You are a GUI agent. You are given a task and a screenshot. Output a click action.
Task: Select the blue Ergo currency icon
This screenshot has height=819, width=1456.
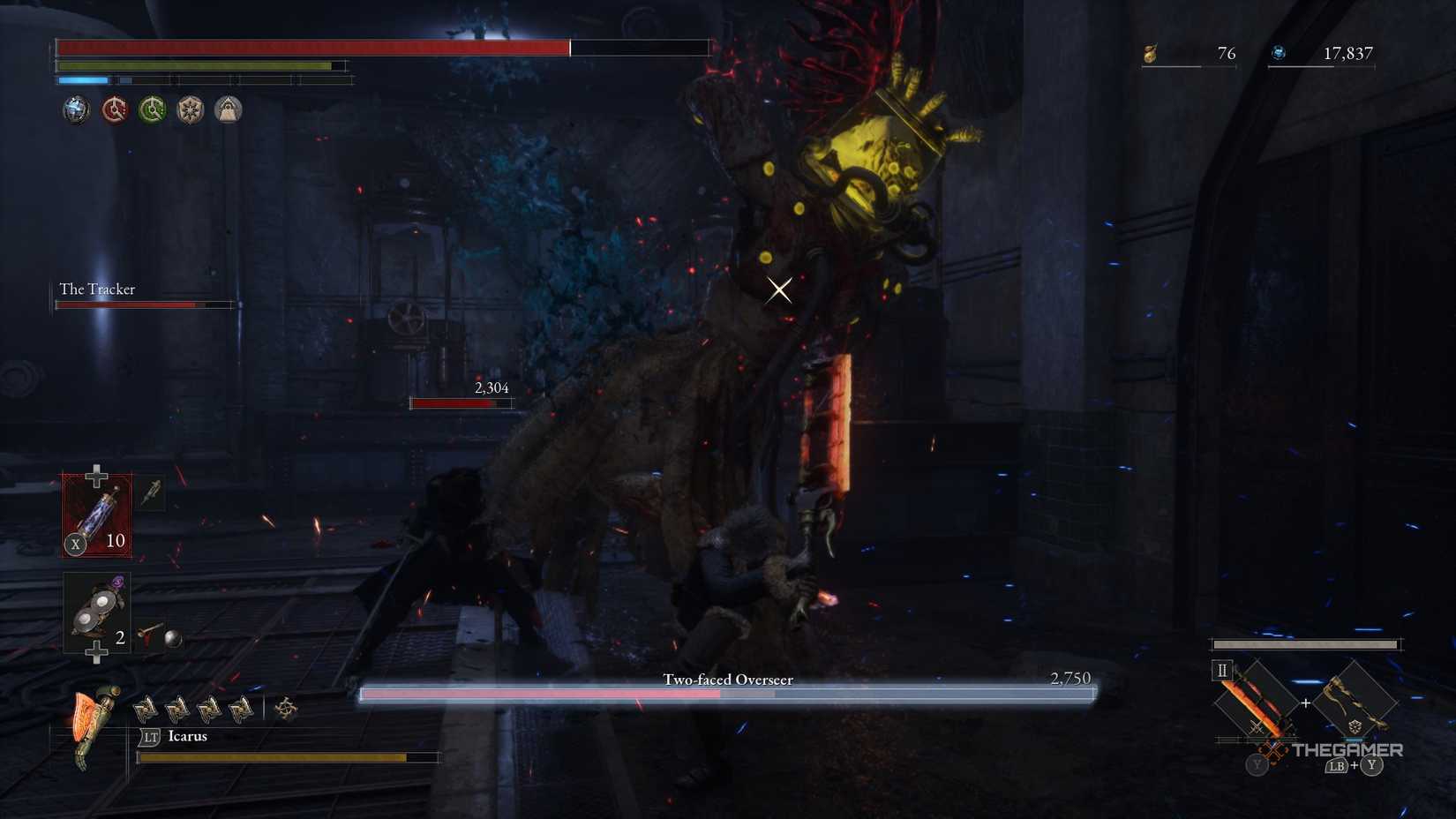tap(1279, 52)
